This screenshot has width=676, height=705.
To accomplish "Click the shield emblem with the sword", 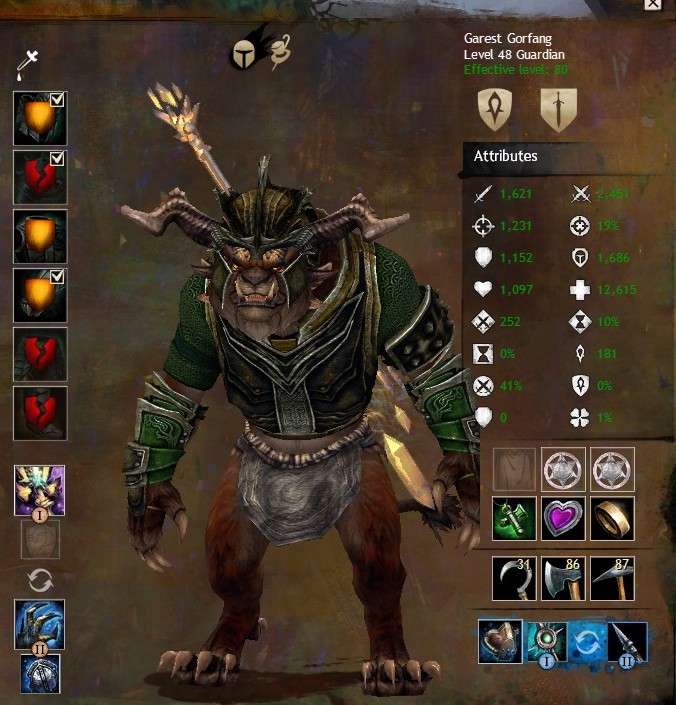I will (558, 109).
